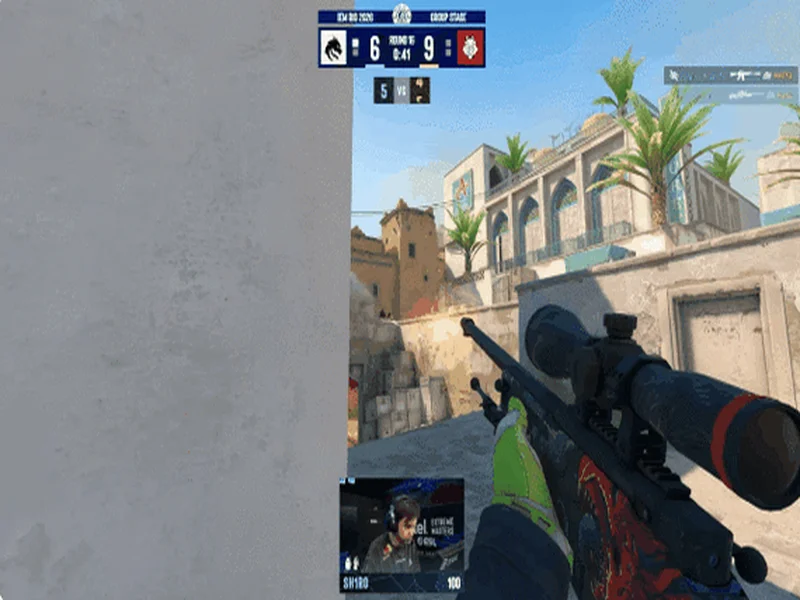This screenshot has width=800, height=600.
Task: Select the rifle kill feed entry
Action: pos(731,75)
